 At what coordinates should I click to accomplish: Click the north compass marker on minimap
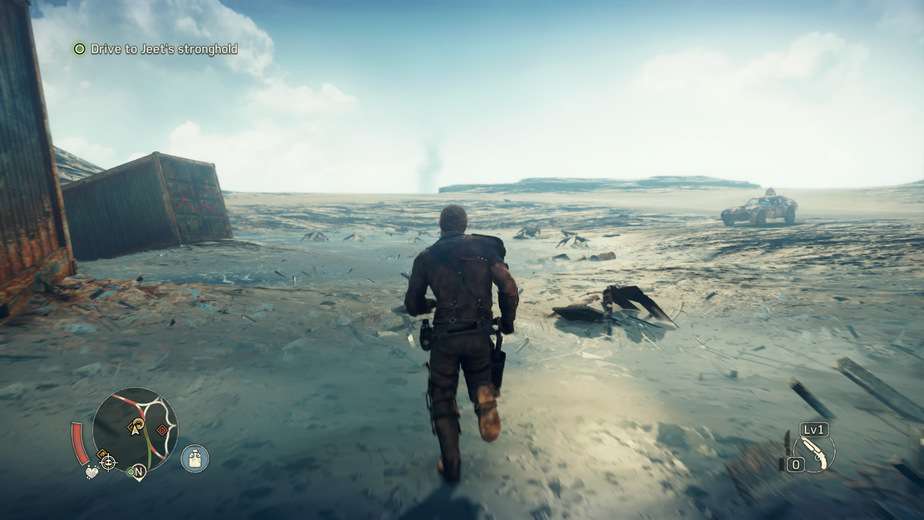[138, 470]
